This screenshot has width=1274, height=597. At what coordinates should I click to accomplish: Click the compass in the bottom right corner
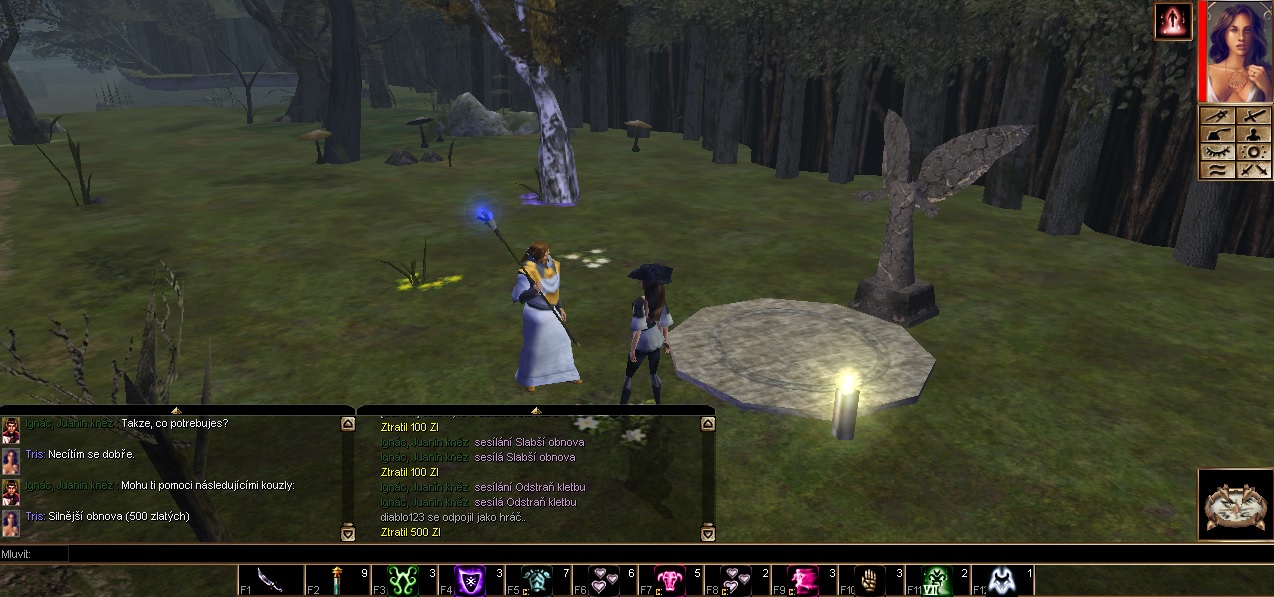(1235, 505)
